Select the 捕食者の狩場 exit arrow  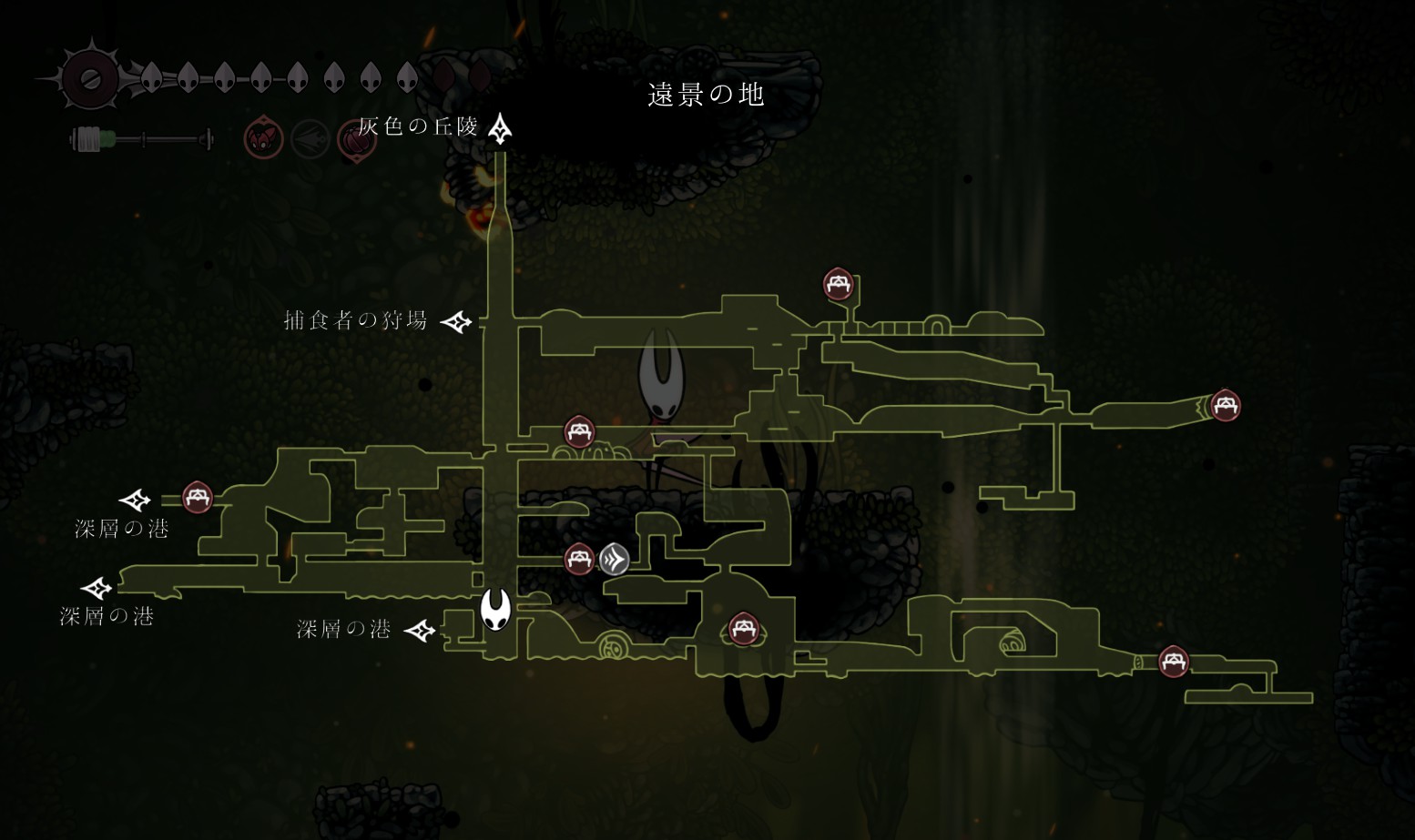(456, 321)
